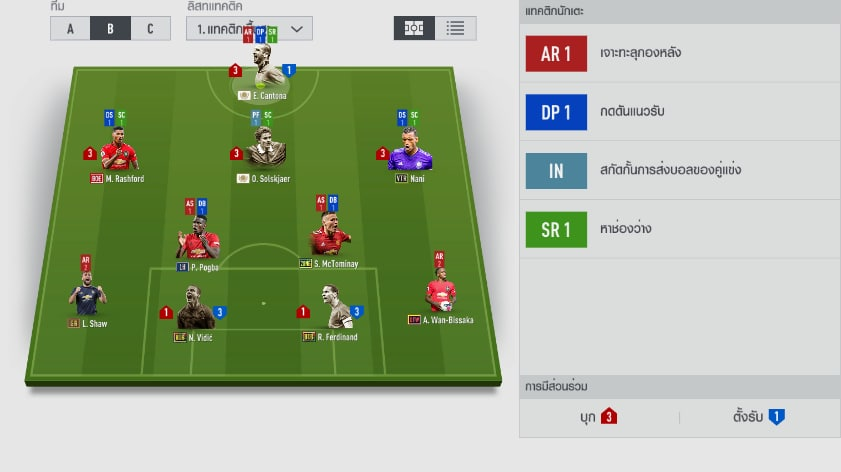Choose S. McTominay's player card
This screenshot has height=472, width=841.
tap(330, 240)
